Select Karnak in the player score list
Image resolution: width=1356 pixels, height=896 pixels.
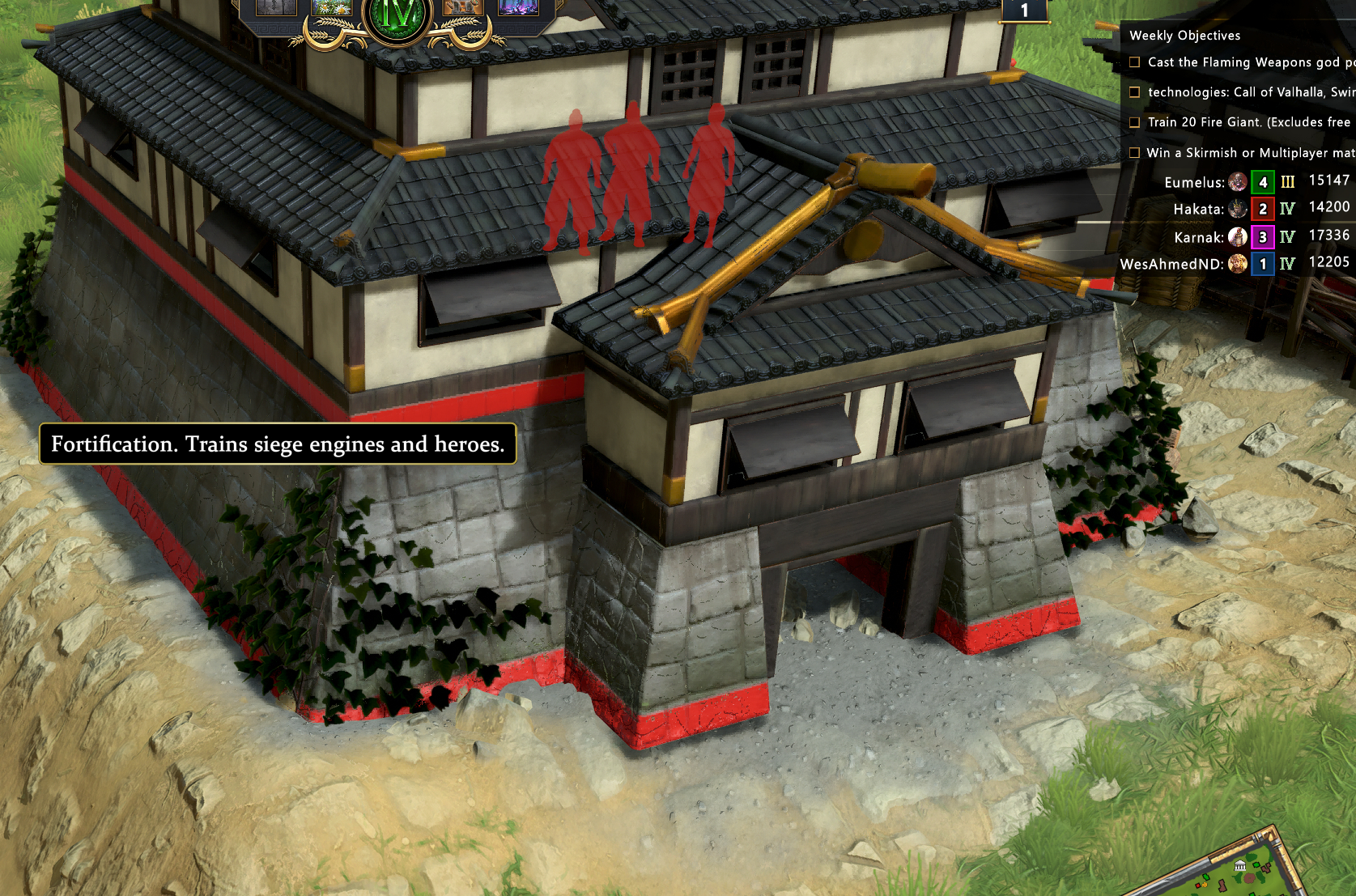point(1199,237)
